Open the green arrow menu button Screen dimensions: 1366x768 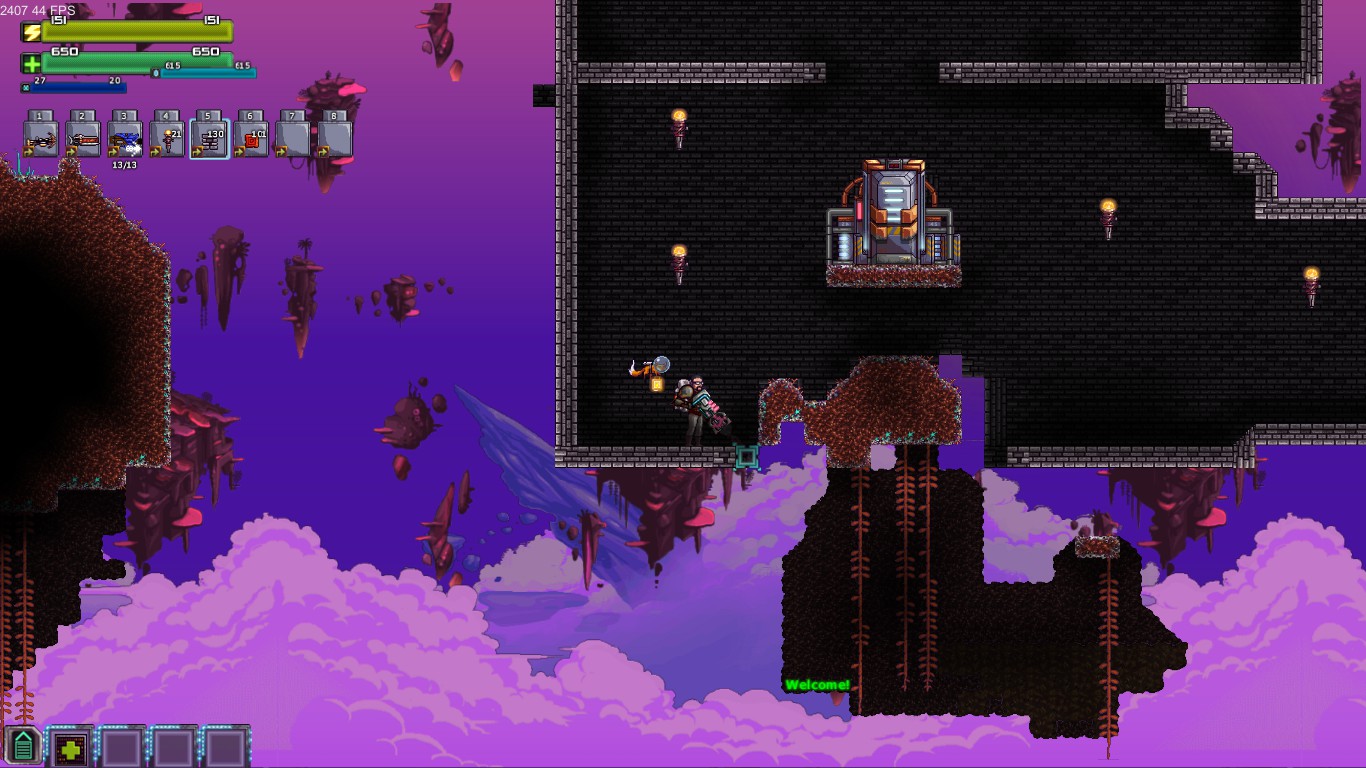[22, 746]
